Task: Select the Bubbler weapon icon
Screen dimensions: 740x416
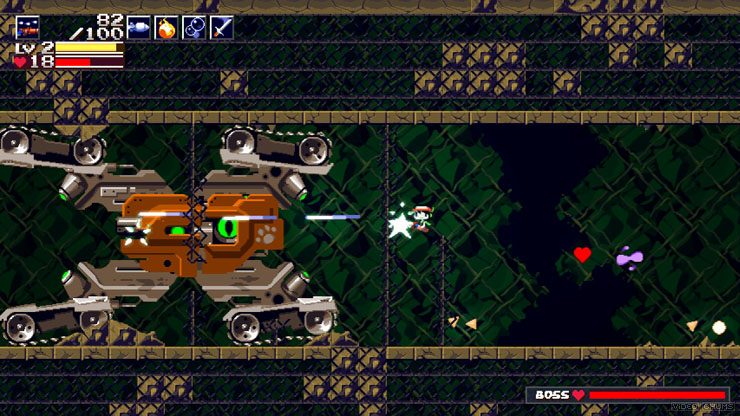Action: pos(194,27)
